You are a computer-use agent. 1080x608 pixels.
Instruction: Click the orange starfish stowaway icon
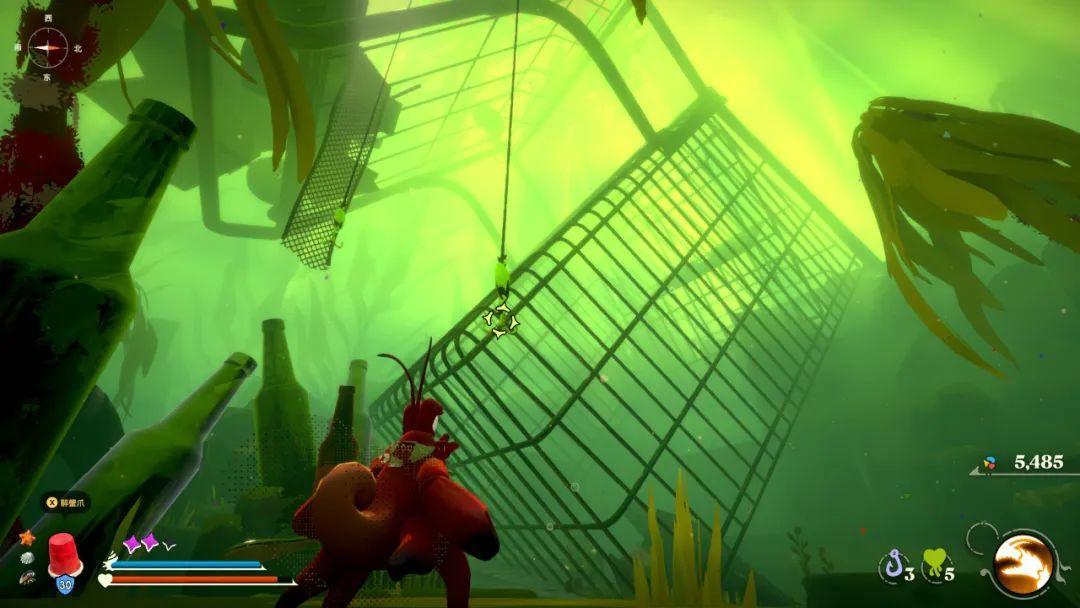point(27,537)
